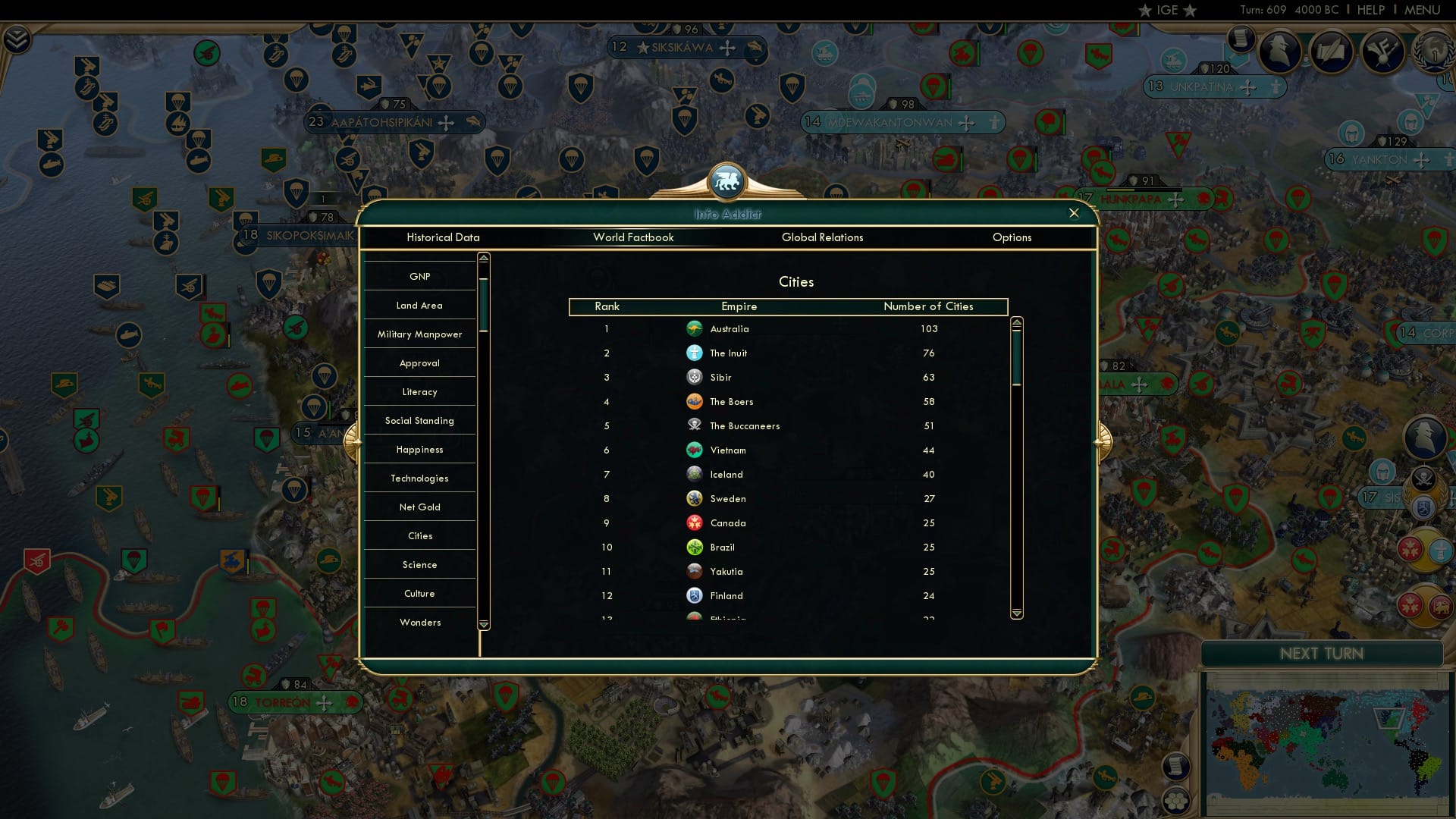Open the World Congress laurel icon
This screenshot has height=819, width=1456.
coord(1433,53)
